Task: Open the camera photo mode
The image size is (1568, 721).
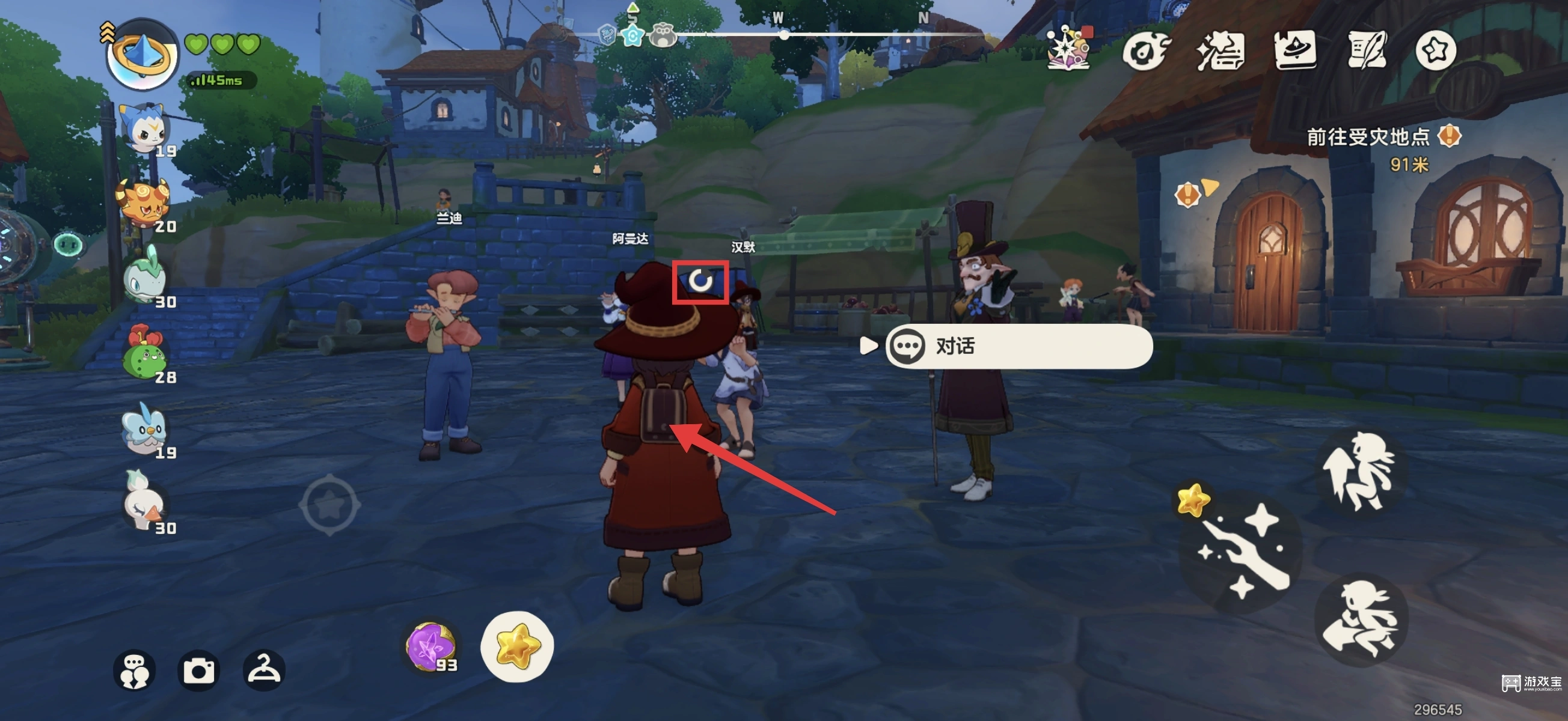Action: point(199,671)
